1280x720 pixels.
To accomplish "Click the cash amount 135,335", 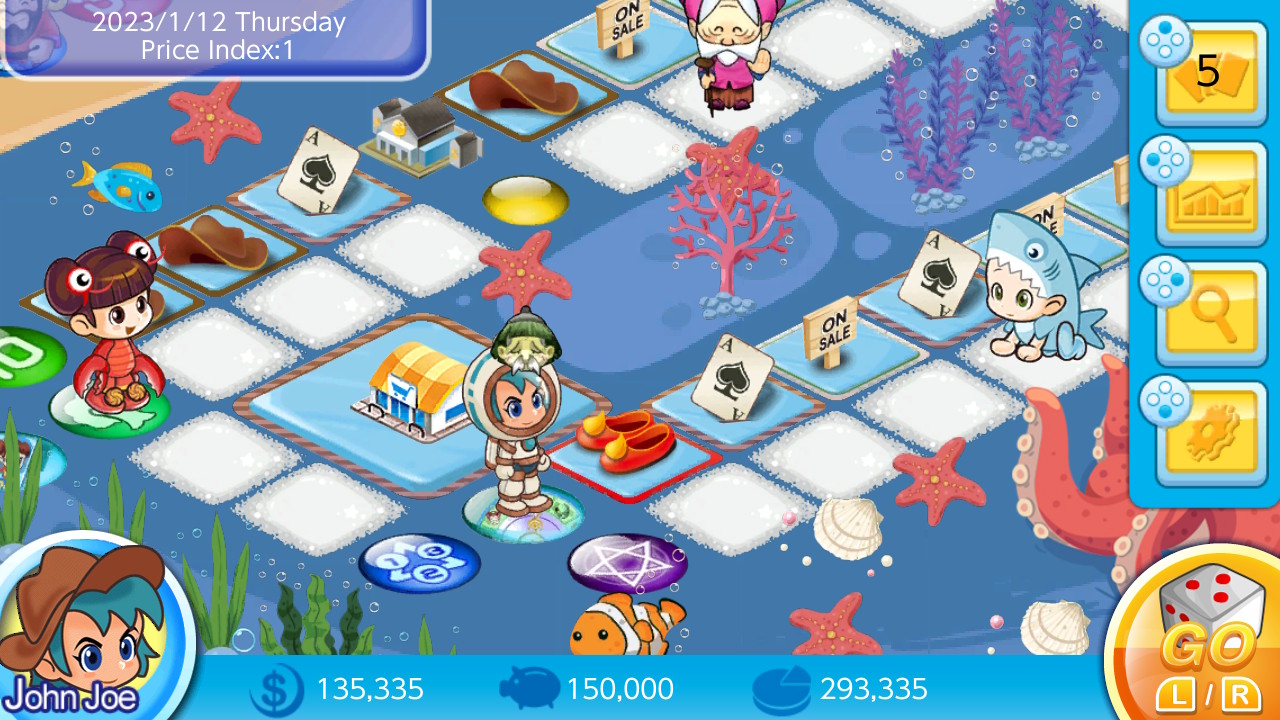I will click(x=370, y=688).
